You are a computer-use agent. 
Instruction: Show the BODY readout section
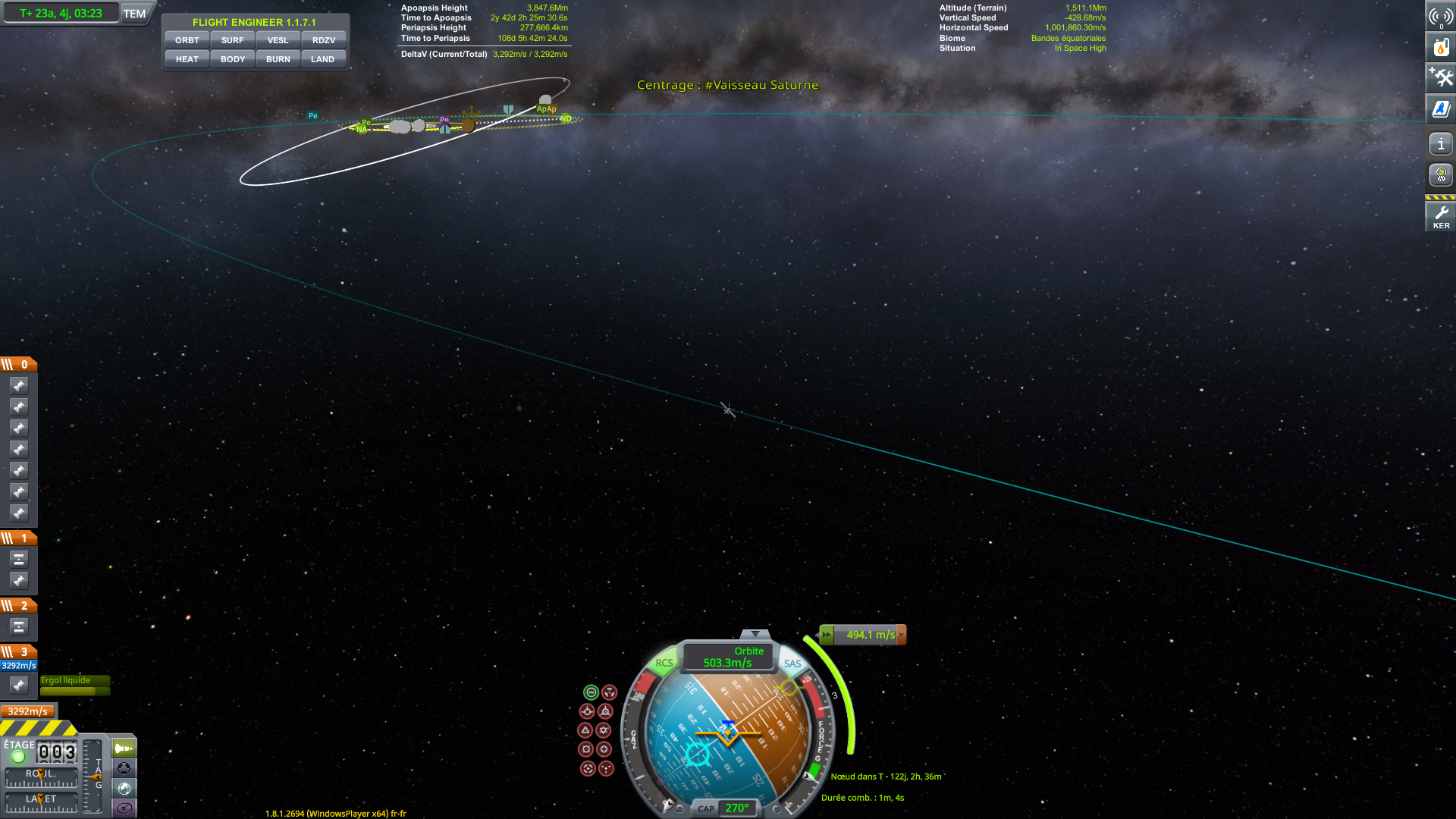tap(232, 59)
